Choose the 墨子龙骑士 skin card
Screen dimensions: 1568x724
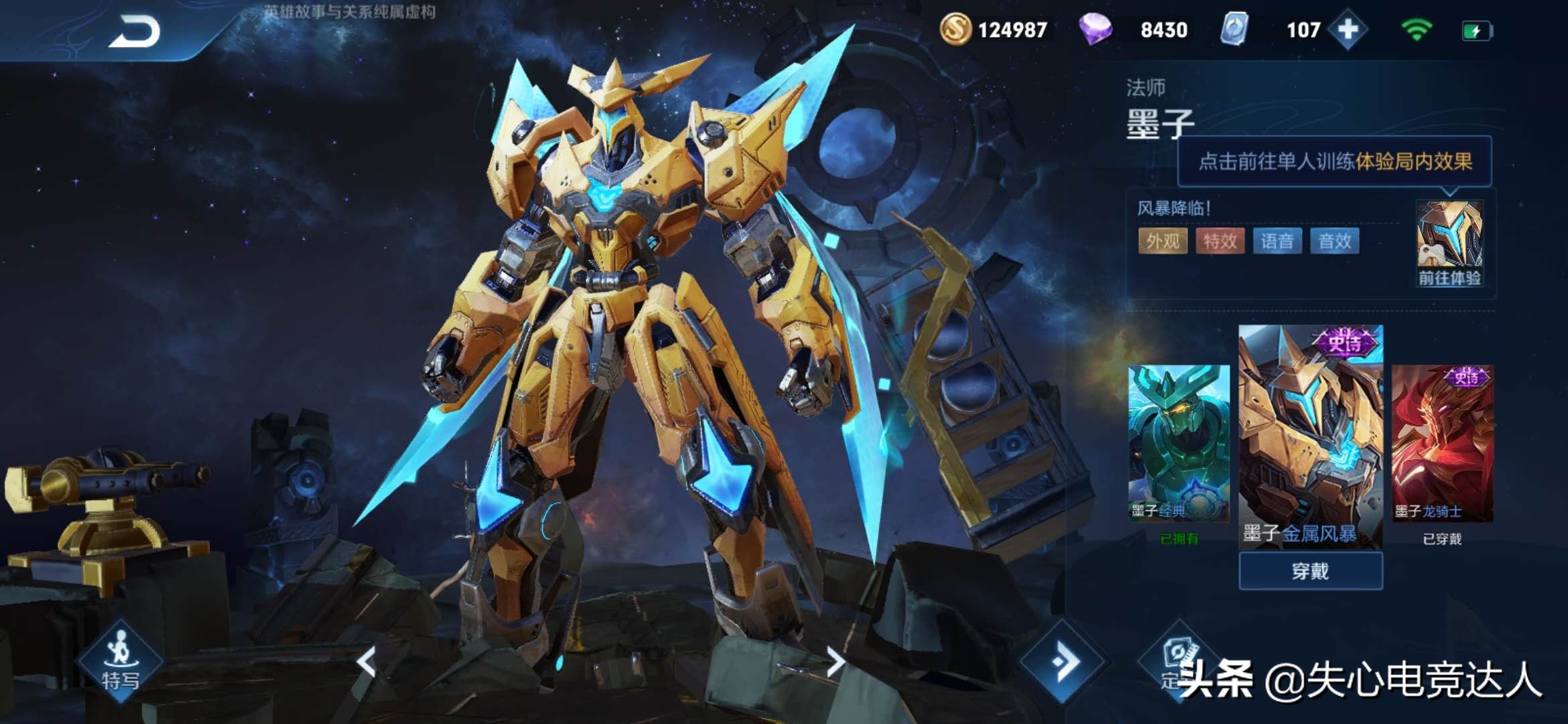click(x=1442, y=443)
